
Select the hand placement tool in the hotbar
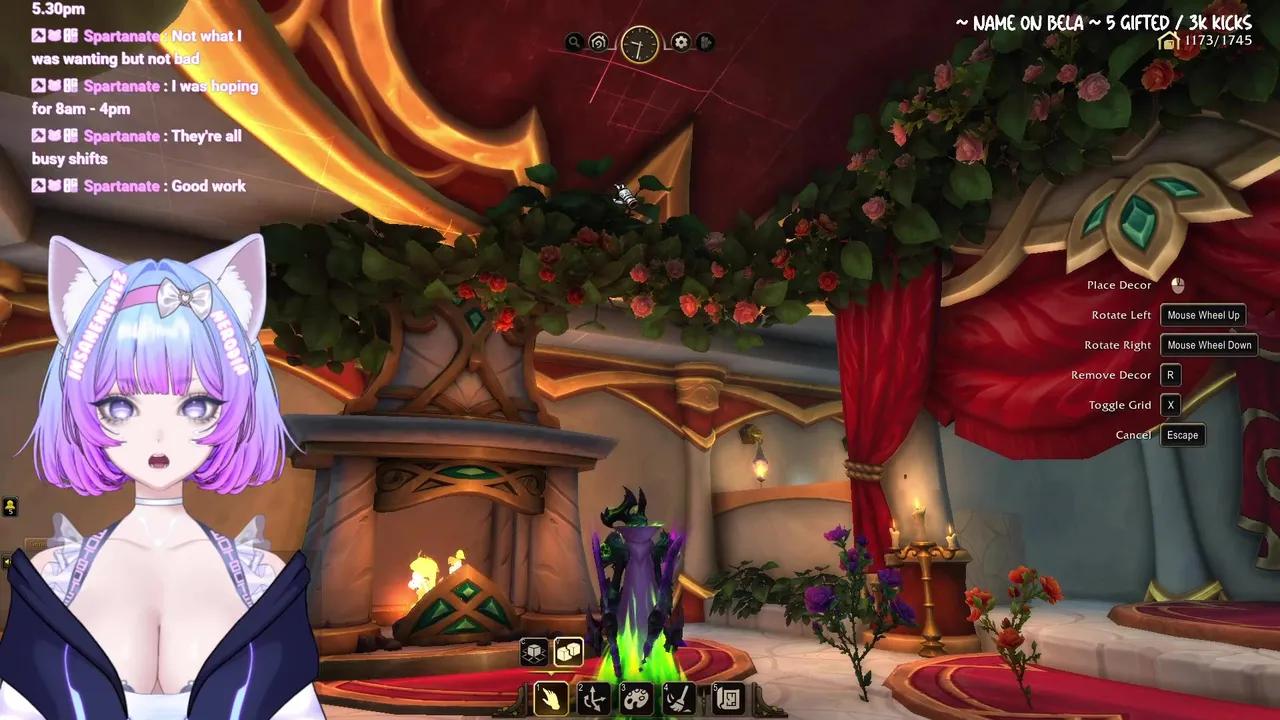551,698
